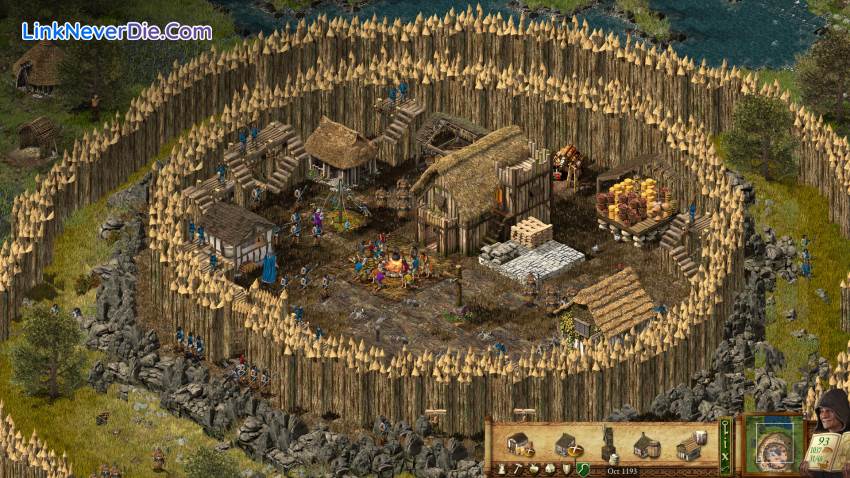Click the minimap to move the view
The image size is (850, 478).
[x=772, y=446]
